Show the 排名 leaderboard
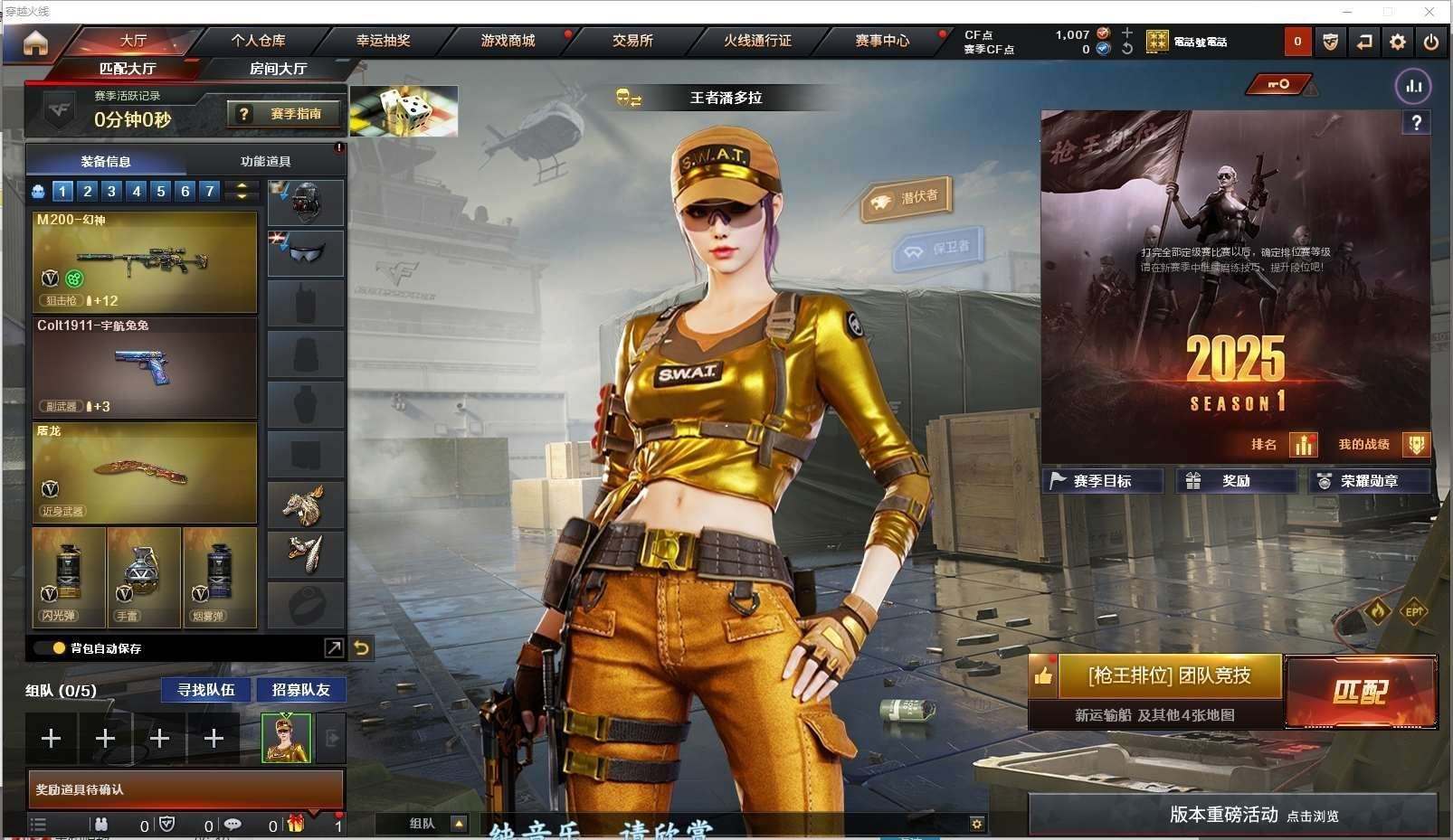Image resolution: width=1453 pixels, height=840 pixels. [1283, 444]
